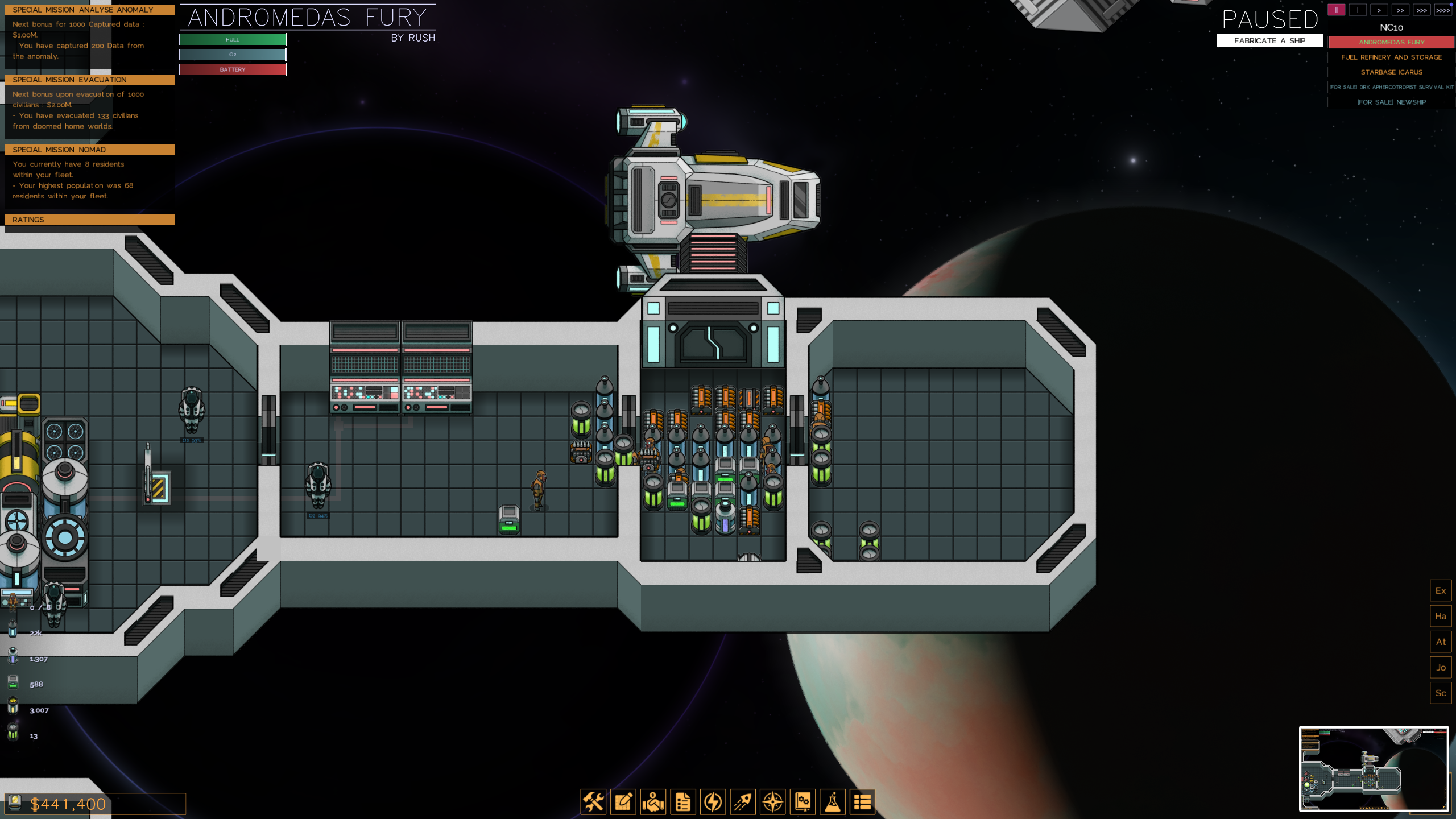Open the flask research menu
The height and width of the screenshot is (819, 1456).
pyautogui.click(x=833, y=802)
